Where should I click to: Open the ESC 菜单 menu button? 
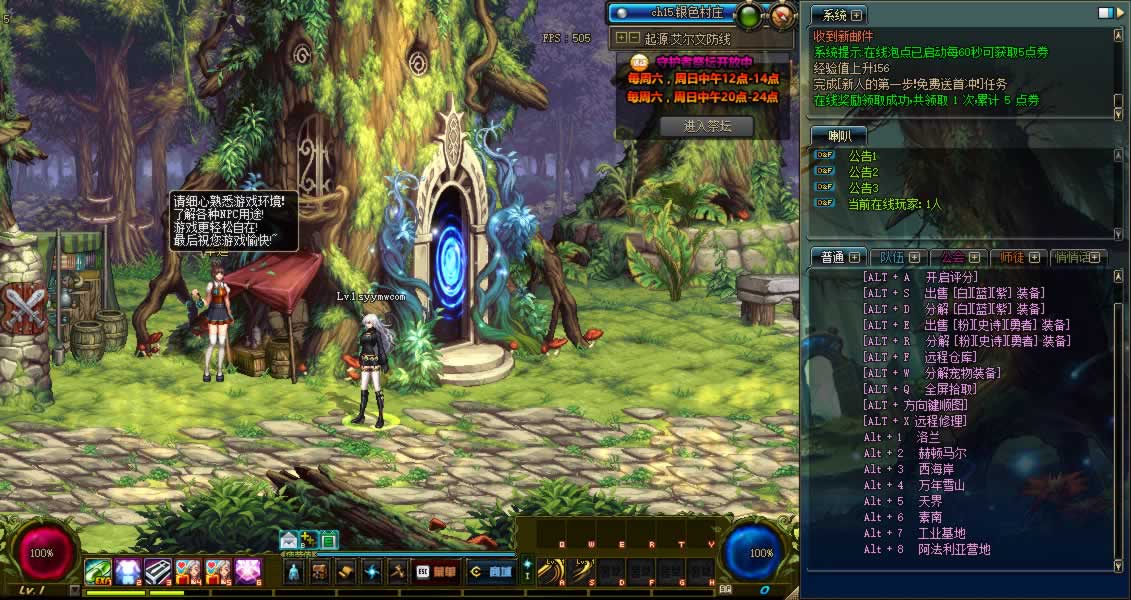pyautogui.click(x=436, y=572)
